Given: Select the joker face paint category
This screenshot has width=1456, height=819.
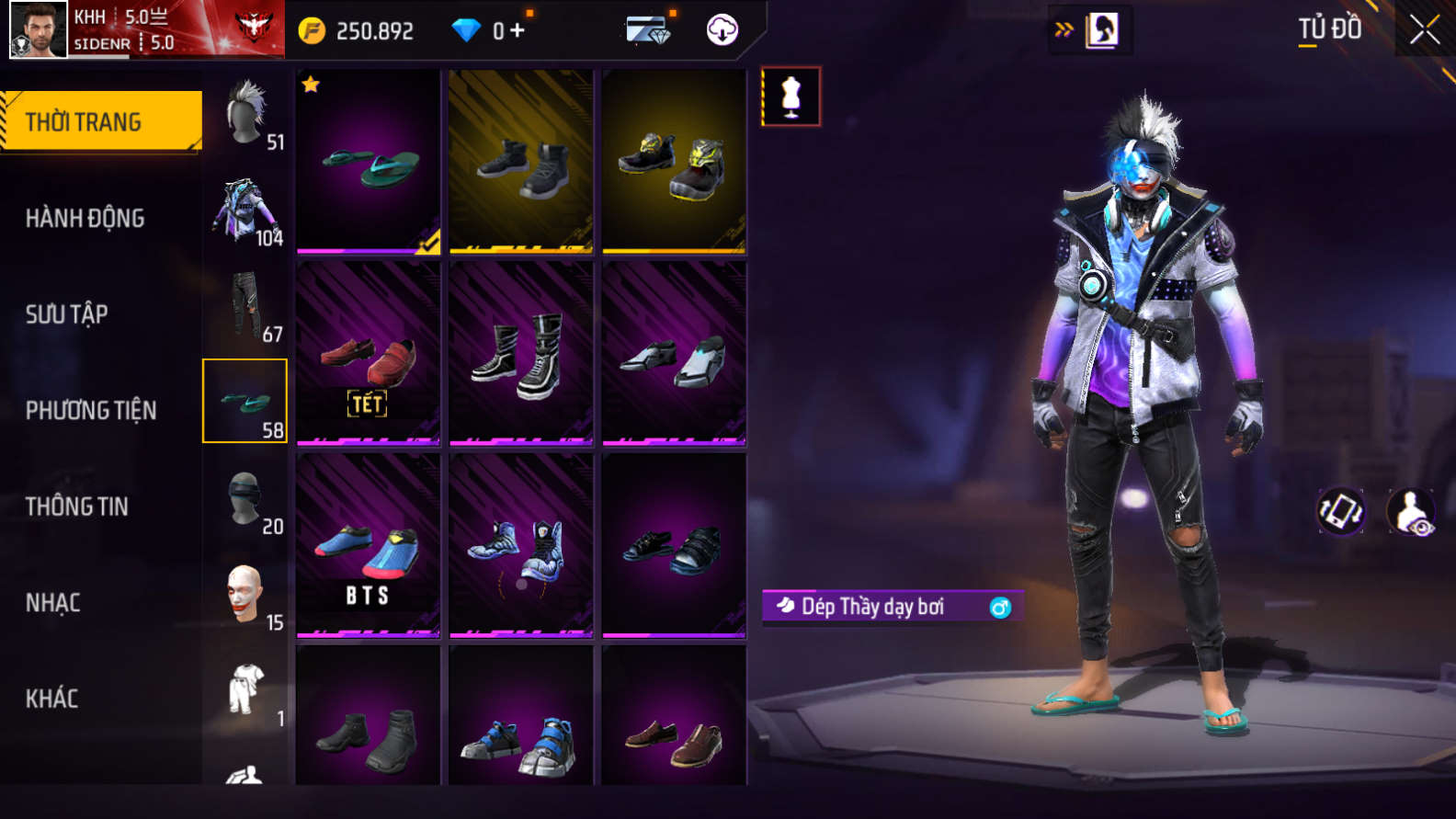Looking at the screenshot, I should 245,596.
